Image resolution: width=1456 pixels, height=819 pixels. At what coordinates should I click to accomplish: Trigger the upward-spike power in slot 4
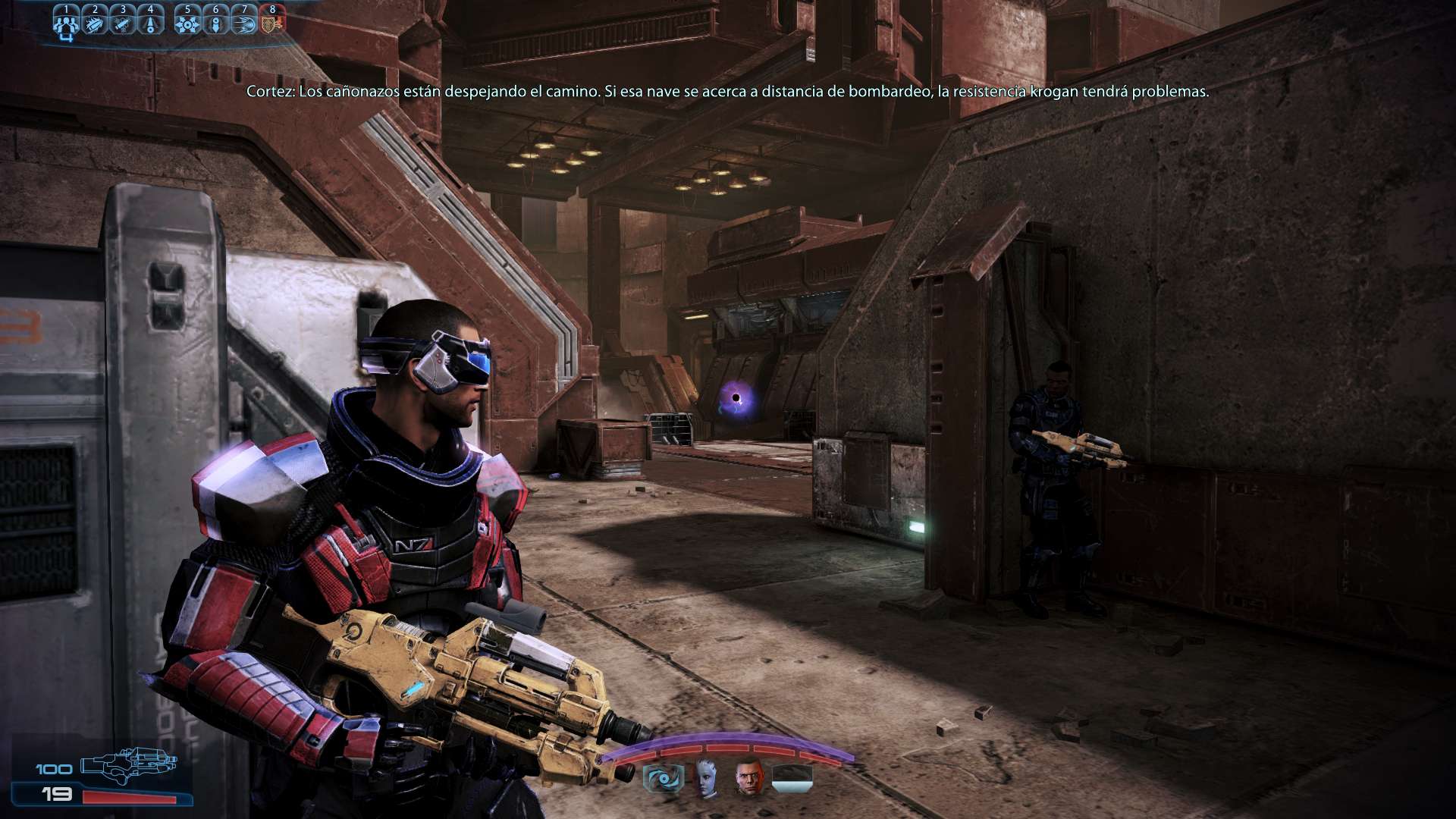[x=151, y=23]
